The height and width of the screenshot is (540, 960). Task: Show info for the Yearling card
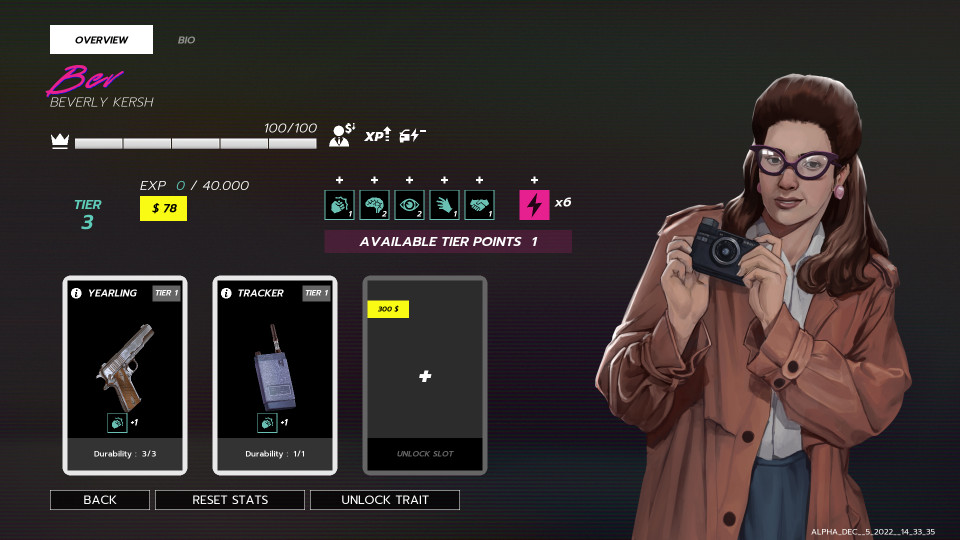click(x=76, y=293)
